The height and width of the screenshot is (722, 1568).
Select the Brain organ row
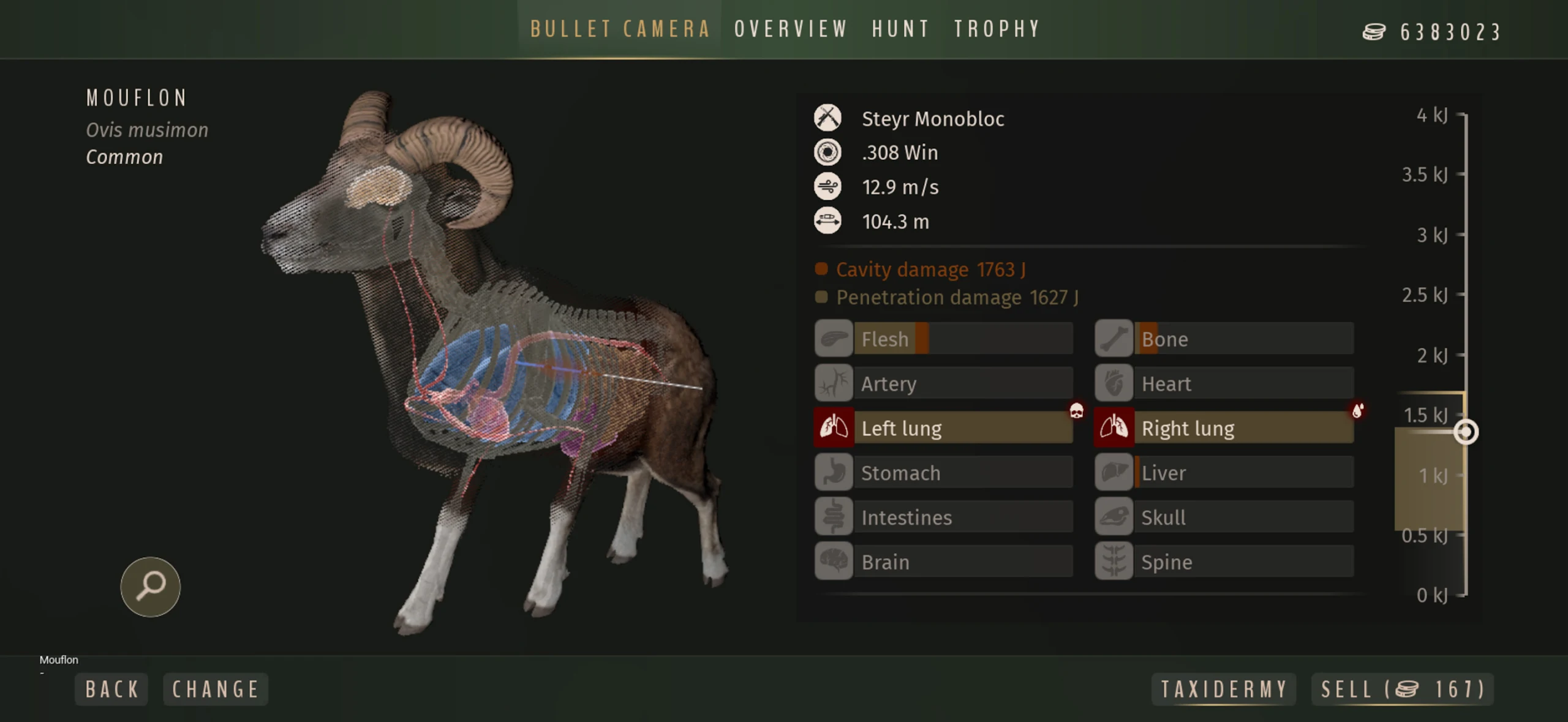pyautogui.click(x=944, y=562)
